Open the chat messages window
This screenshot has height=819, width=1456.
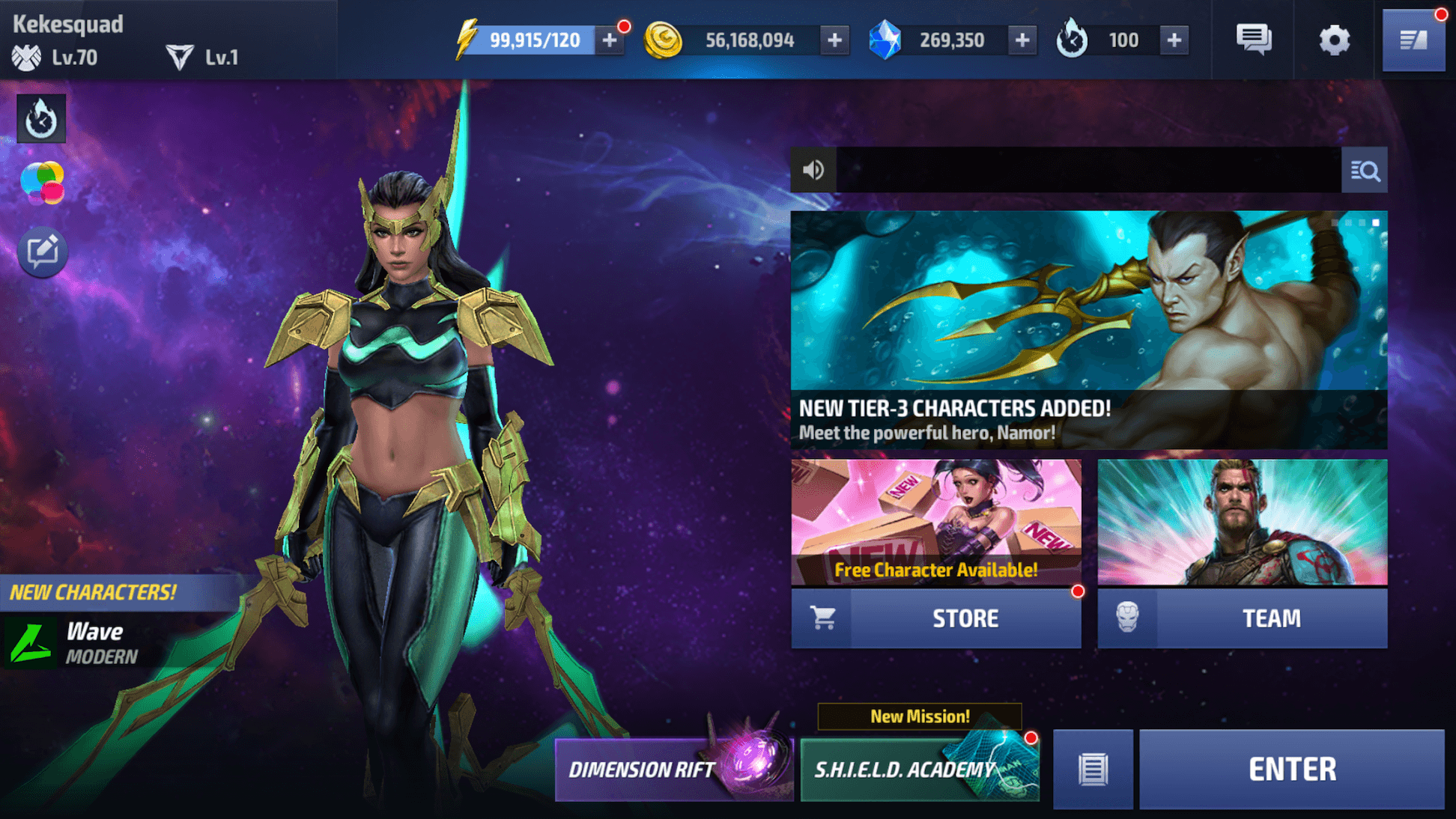(x=1253, y=40)
